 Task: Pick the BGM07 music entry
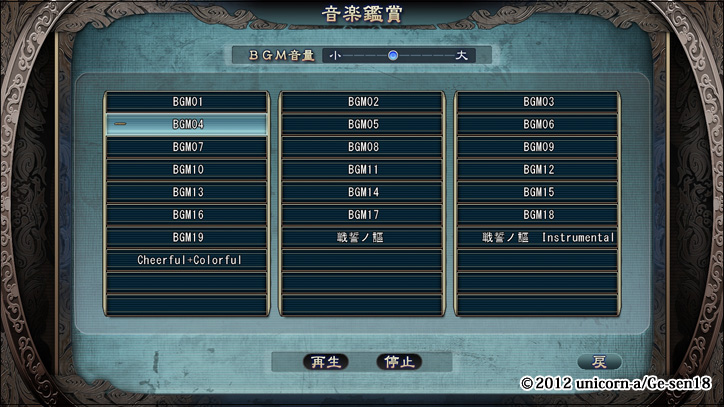187,147
